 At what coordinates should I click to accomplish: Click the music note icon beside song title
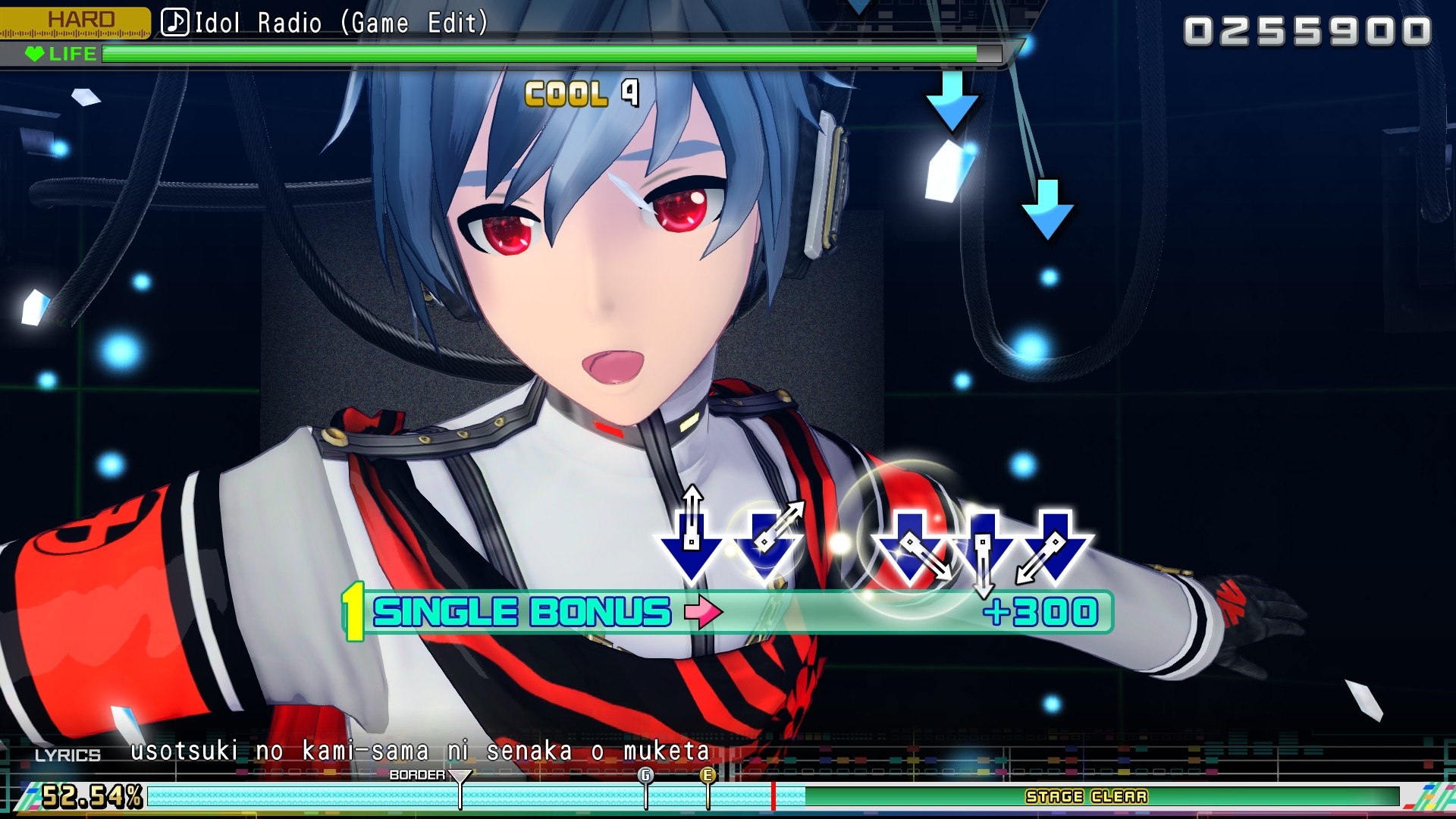(176, 22)
